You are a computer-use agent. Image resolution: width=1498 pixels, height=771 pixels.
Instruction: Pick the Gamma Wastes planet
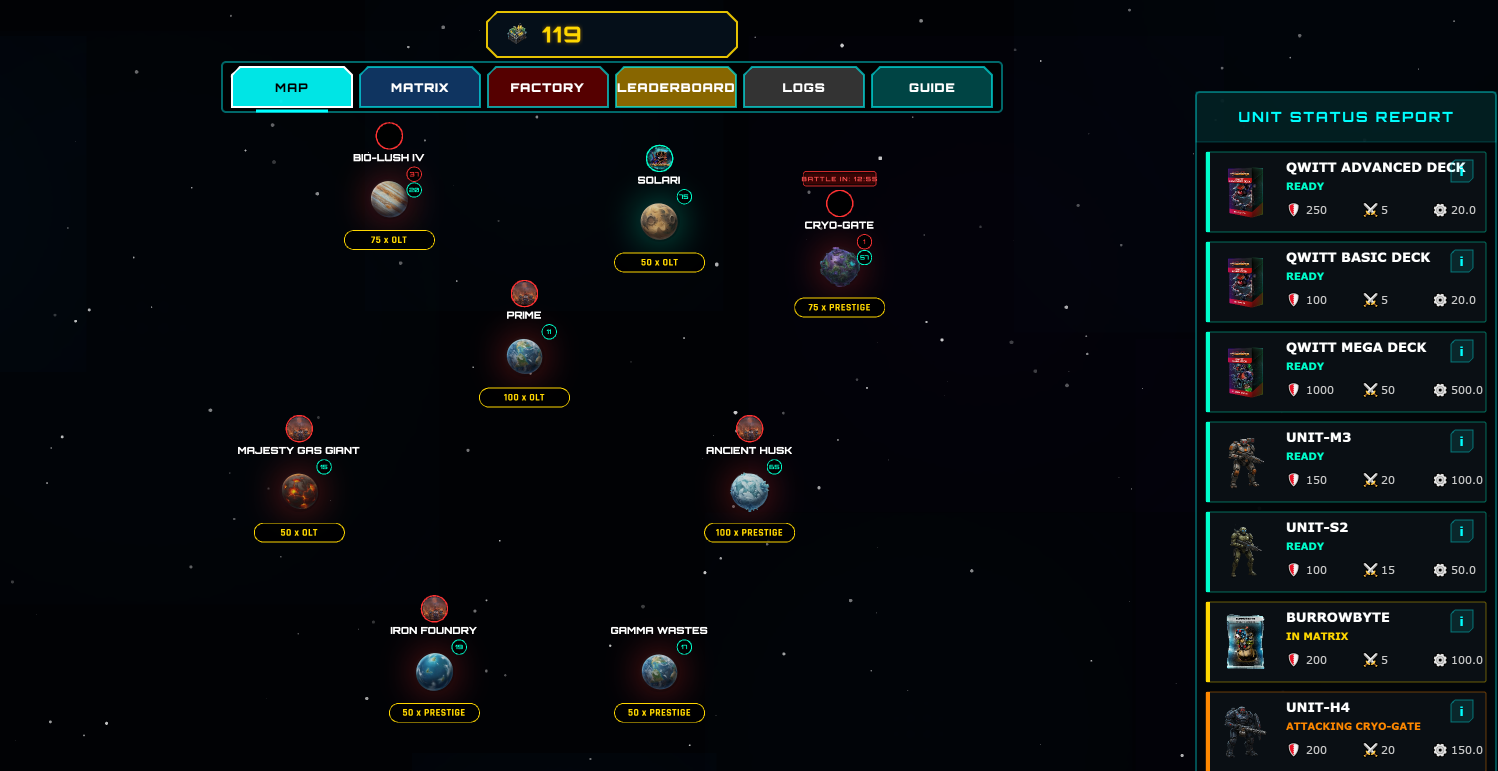tap(659, 671)
